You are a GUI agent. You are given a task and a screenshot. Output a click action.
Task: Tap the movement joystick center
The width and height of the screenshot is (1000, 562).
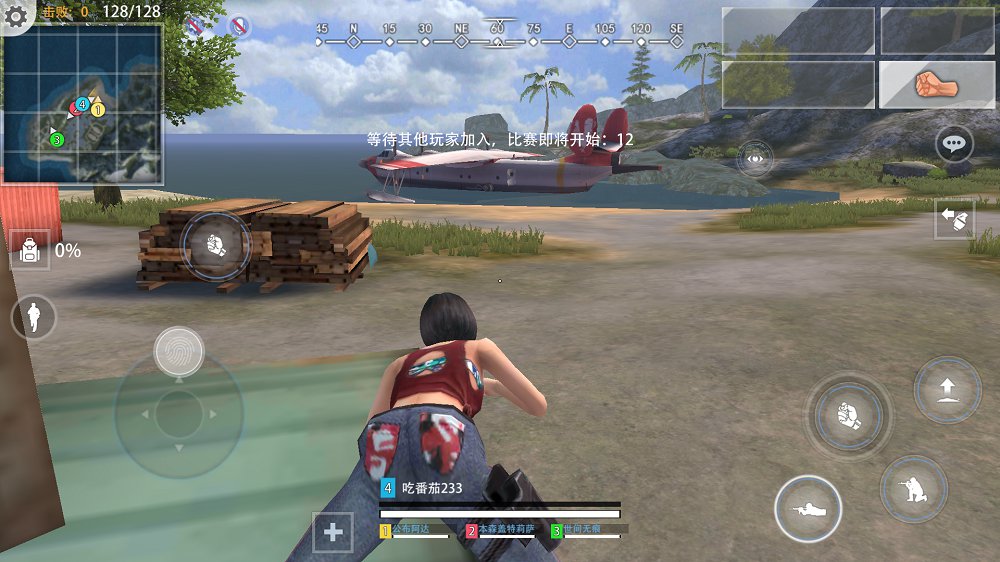click(x=179, y=415)
